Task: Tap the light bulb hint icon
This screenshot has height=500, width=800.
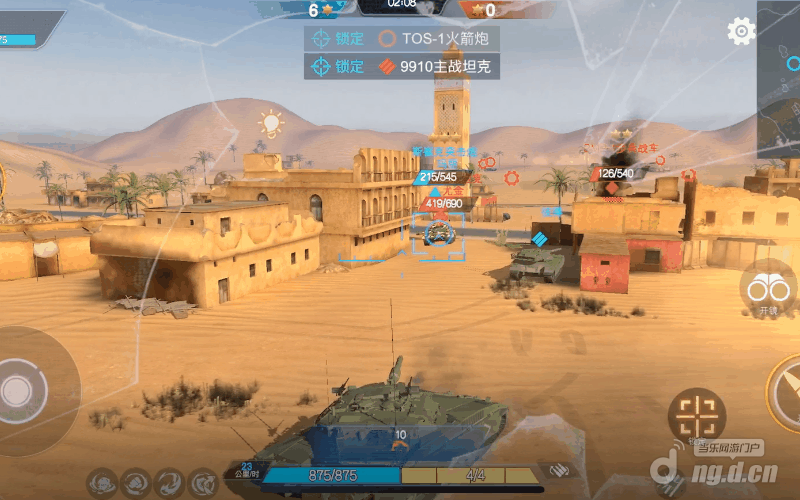Action: pyautogui.click(x=271, y=124)
